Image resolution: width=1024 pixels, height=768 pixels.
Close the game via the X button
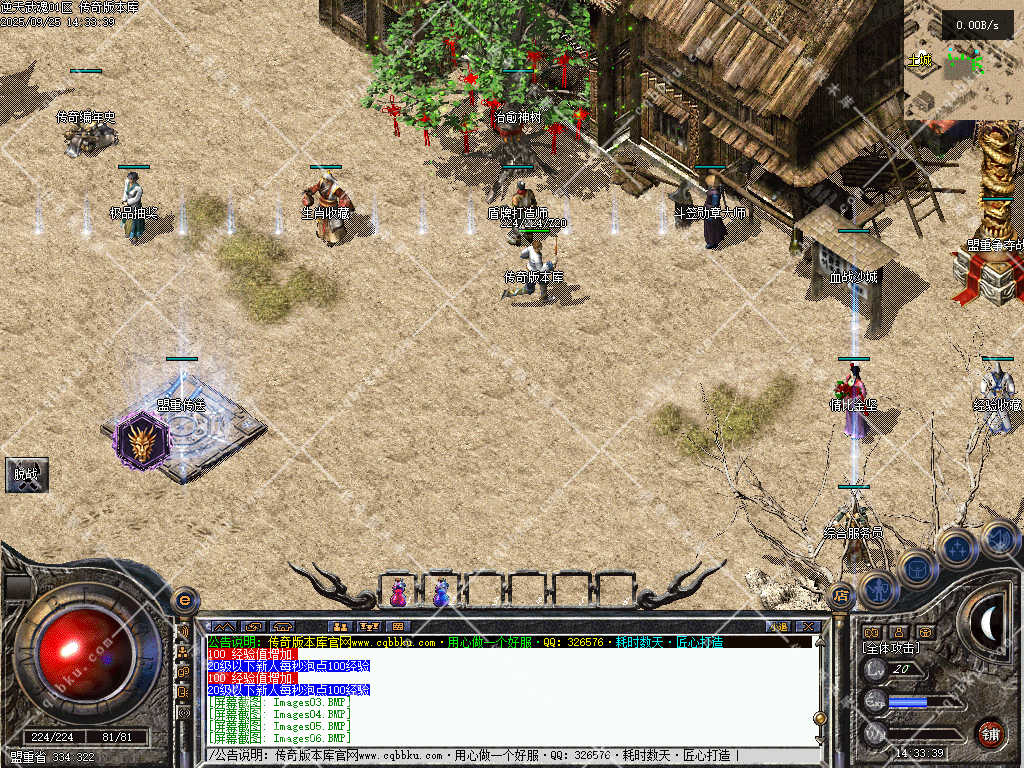808,627
